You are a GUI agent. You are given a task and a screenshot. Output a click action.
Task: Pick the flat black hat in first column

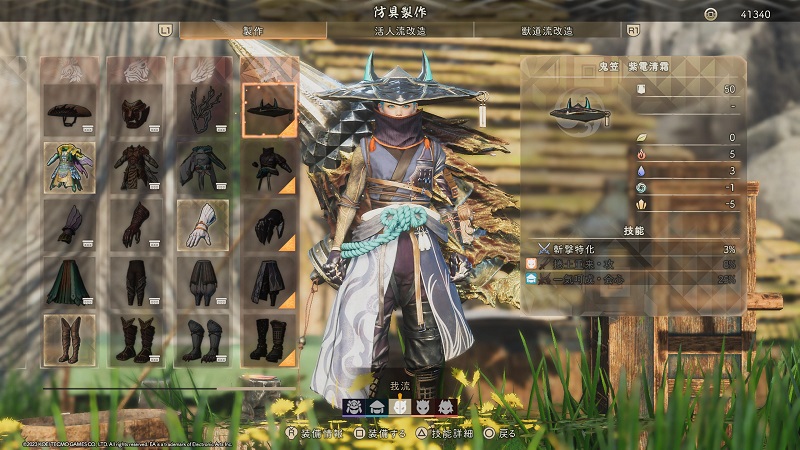70,110
